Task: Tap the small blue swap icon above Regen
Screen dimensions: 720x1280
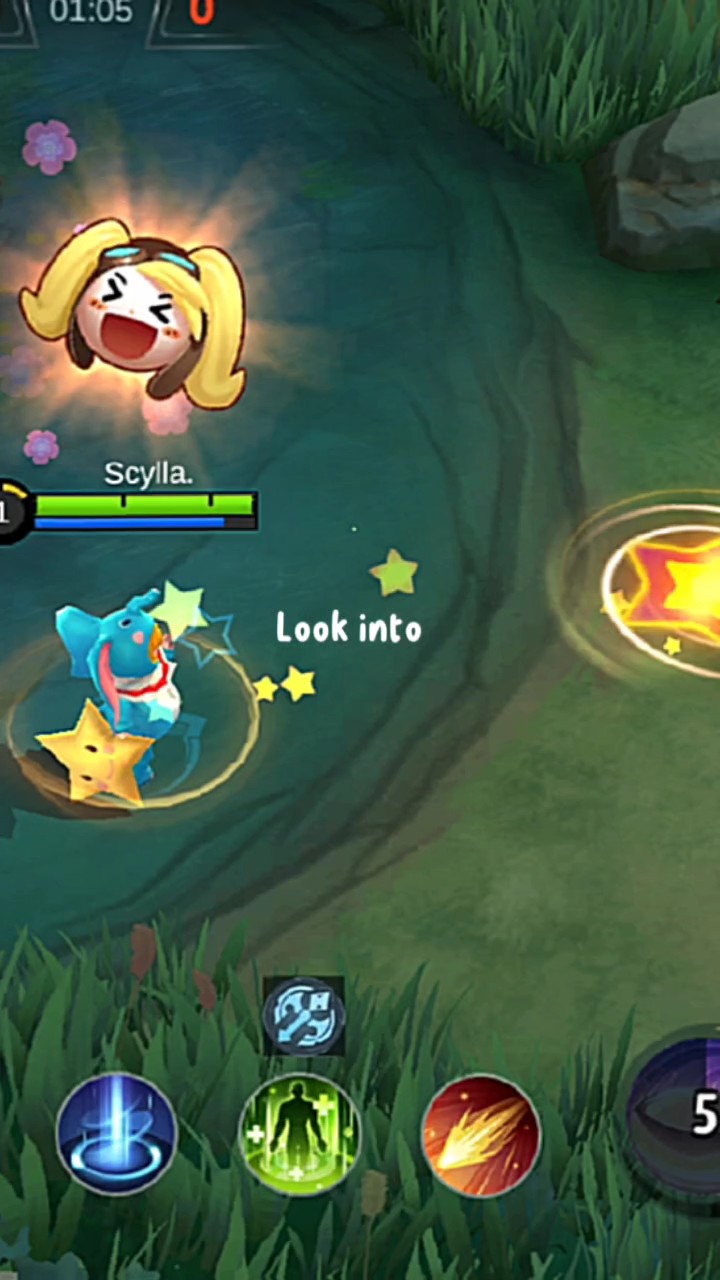Action: point(304,1016)
